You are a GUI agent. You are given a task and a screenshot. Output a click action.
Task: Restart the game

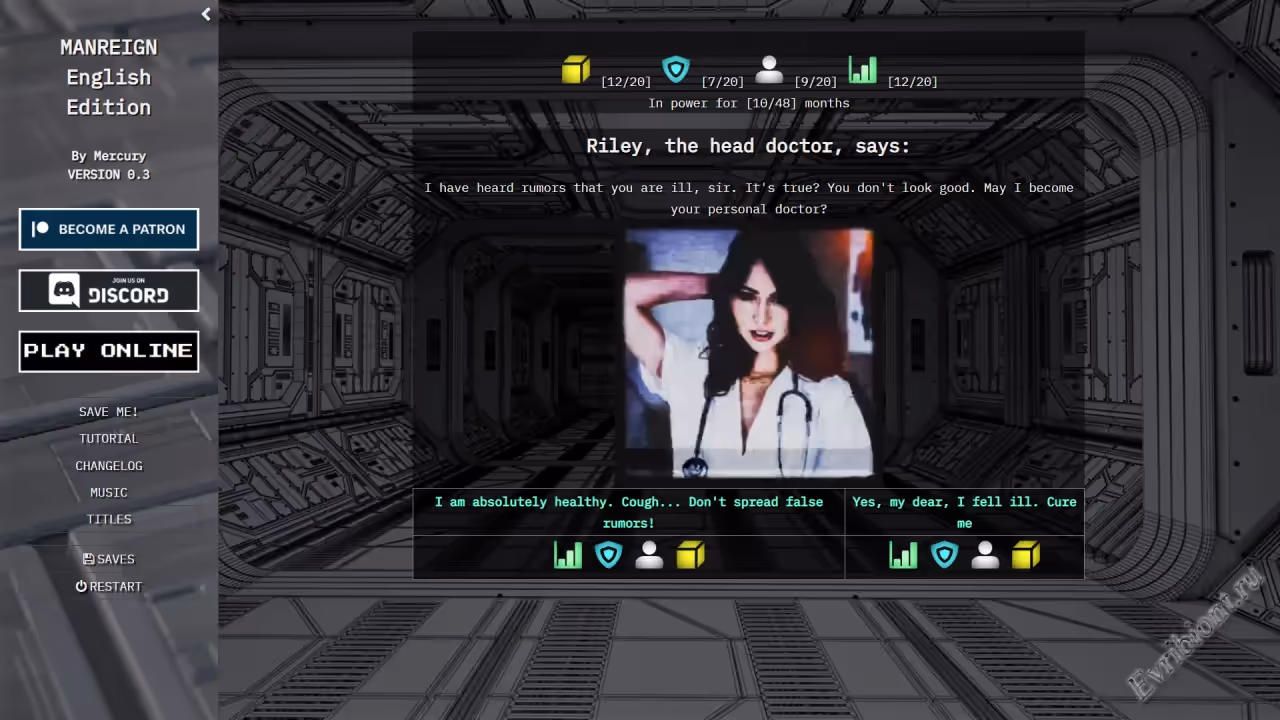click(x=109, y=587)
